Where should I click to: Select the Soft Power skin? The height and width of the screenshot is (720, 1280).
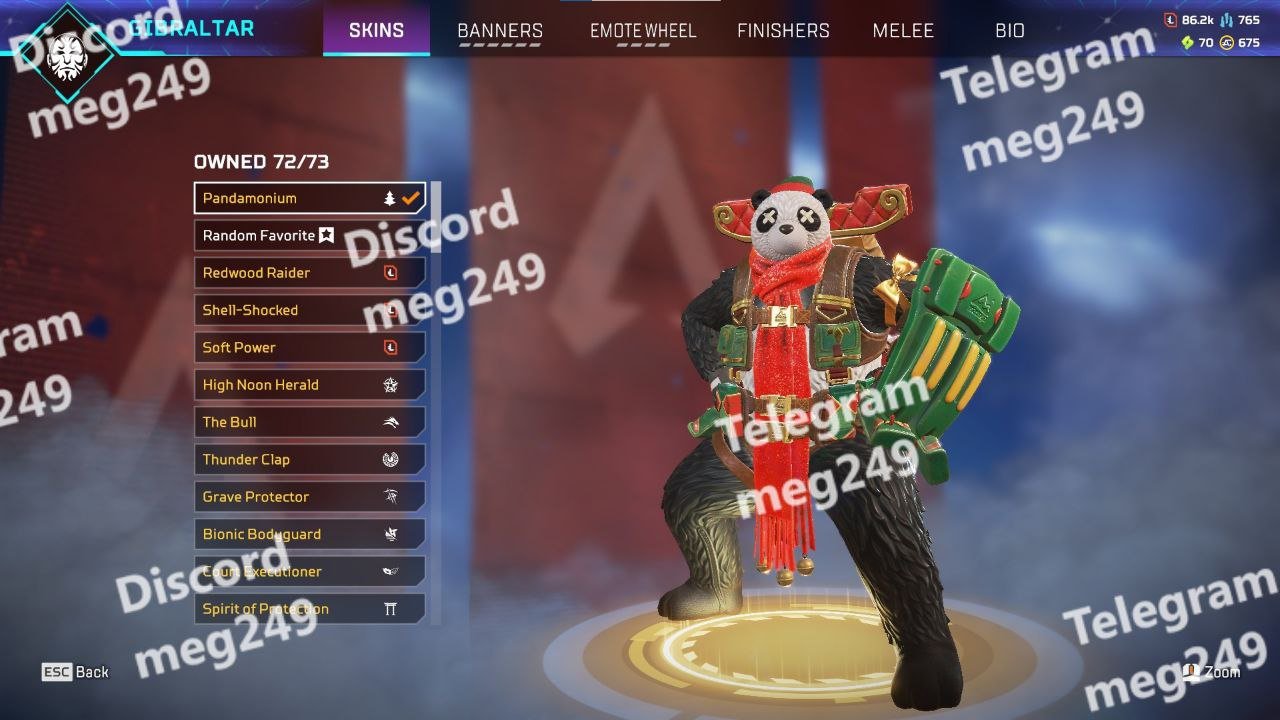(x=309, y=348)
